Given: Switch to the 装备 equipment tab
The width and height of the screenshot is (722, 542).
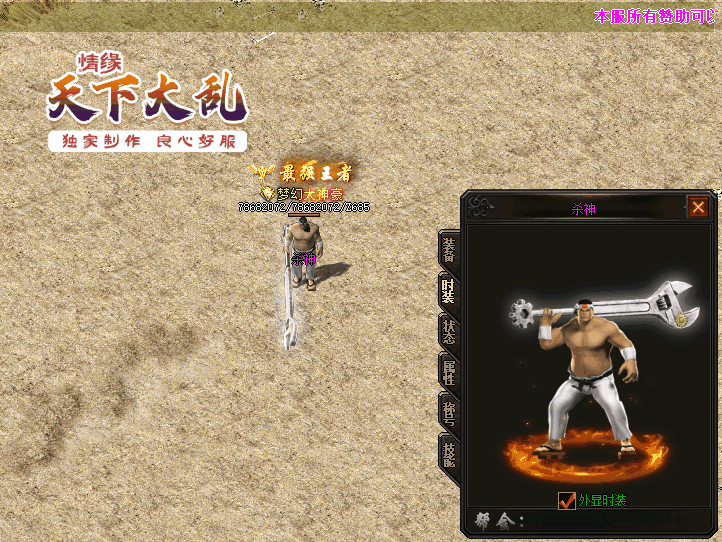Looking at the screenshot, I should [449, 249].
